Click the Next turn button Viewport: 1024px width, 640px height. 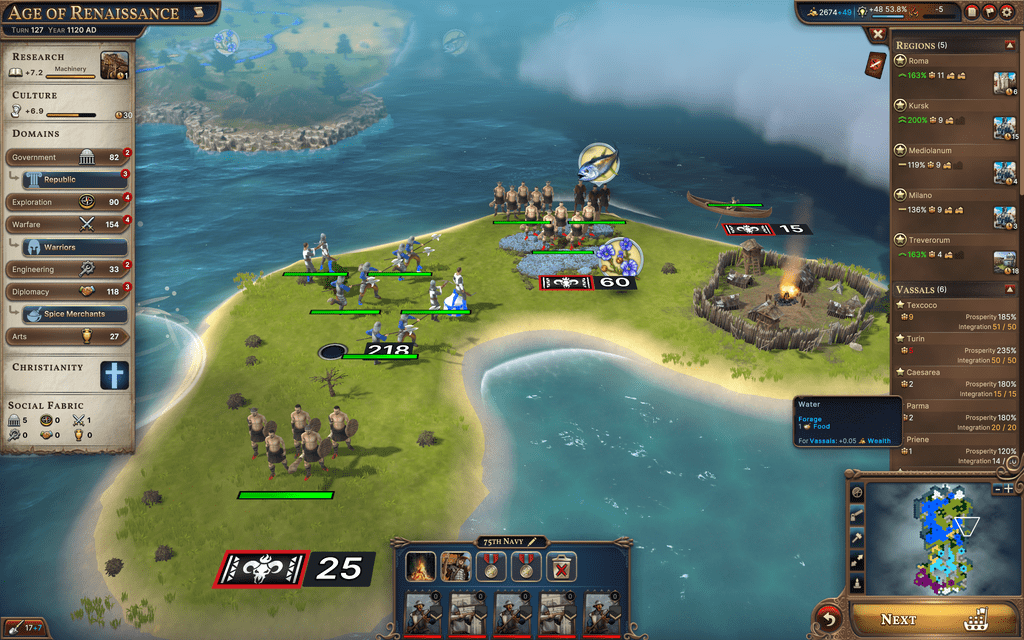pyautogui.click(x=925, y=619)
